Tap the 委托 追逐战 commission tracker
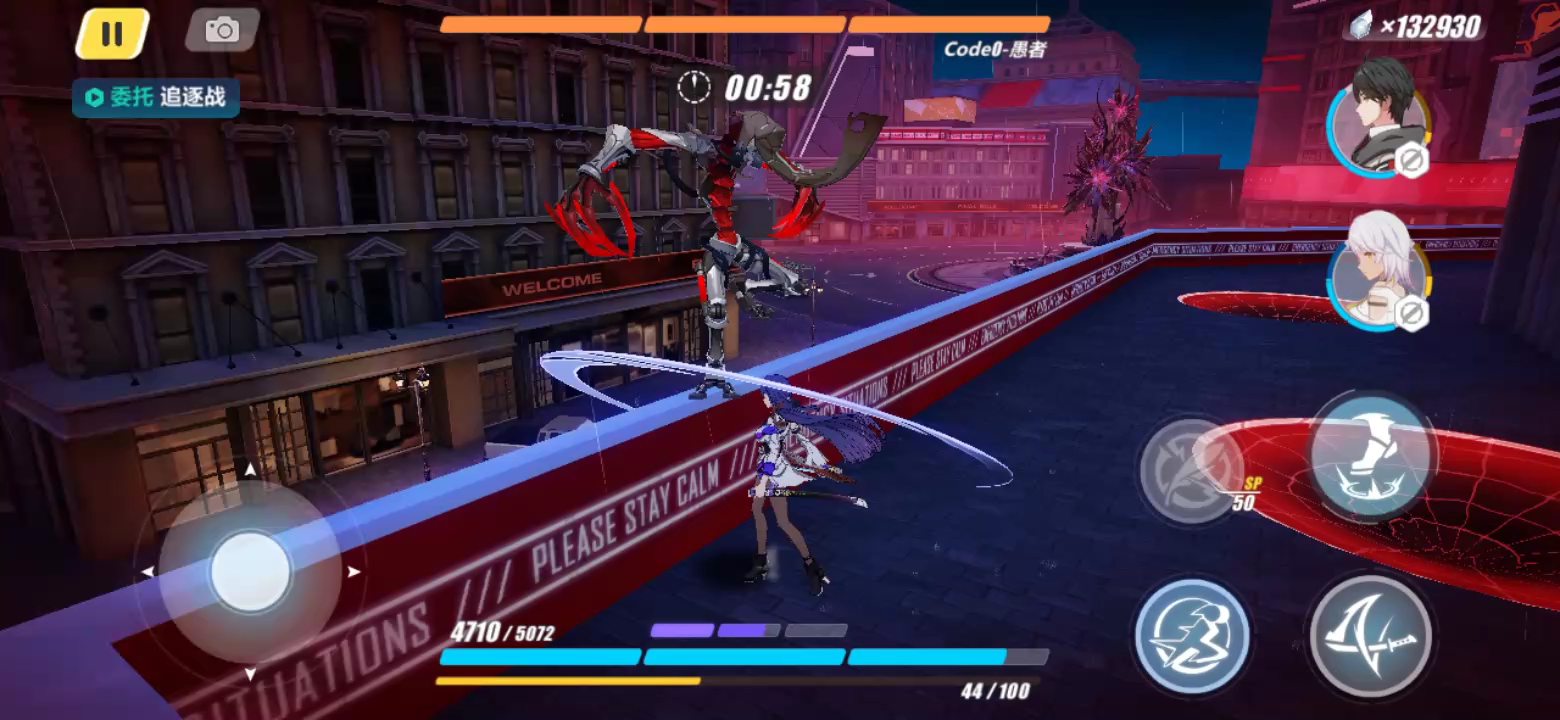 (x=156, y=98)
